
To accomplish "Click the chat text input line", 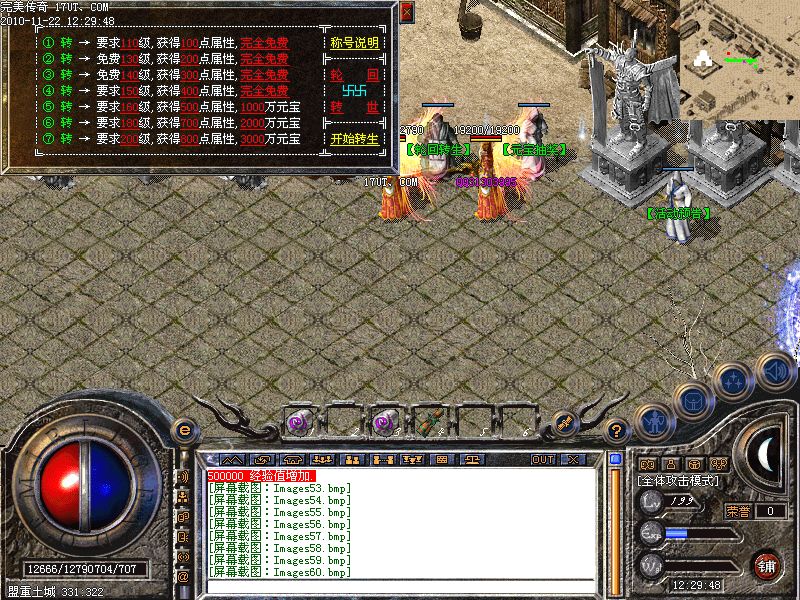I will point(400,587).
